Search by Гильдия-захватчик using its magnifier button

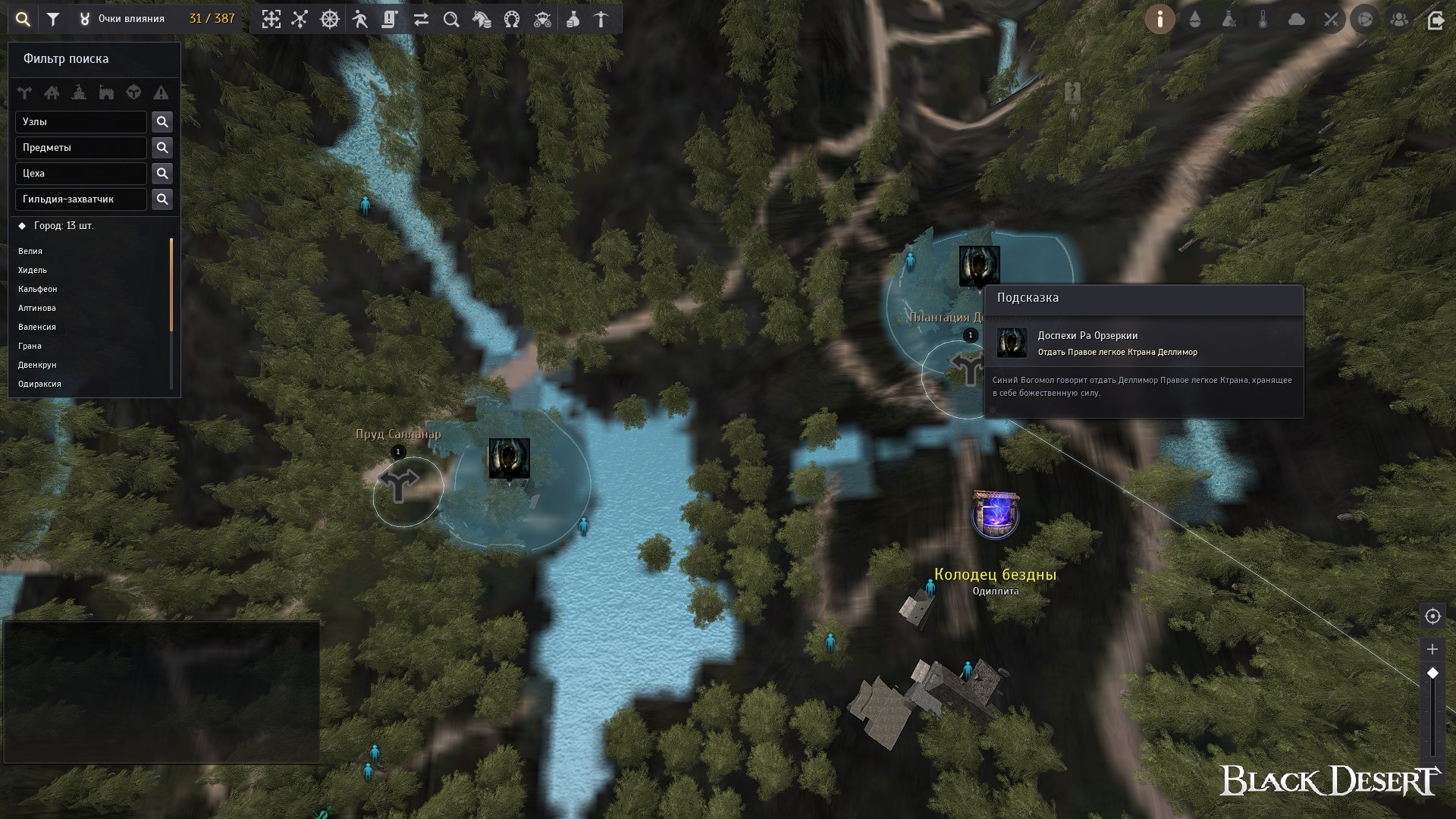tap(162, 199)
